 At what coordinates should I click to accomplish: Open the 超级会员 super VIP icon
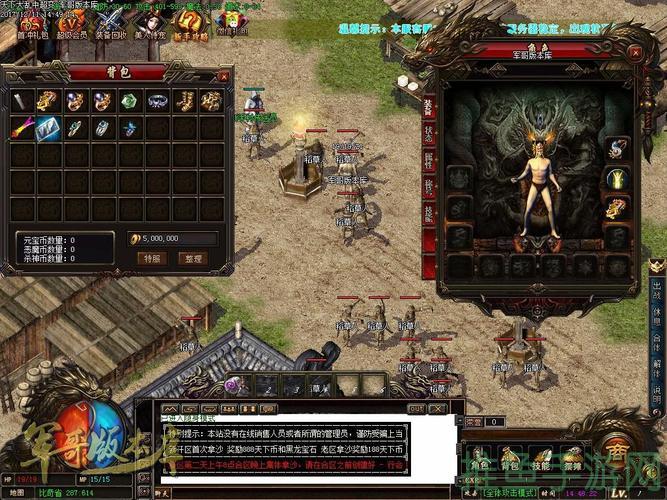tap(70, 21)
